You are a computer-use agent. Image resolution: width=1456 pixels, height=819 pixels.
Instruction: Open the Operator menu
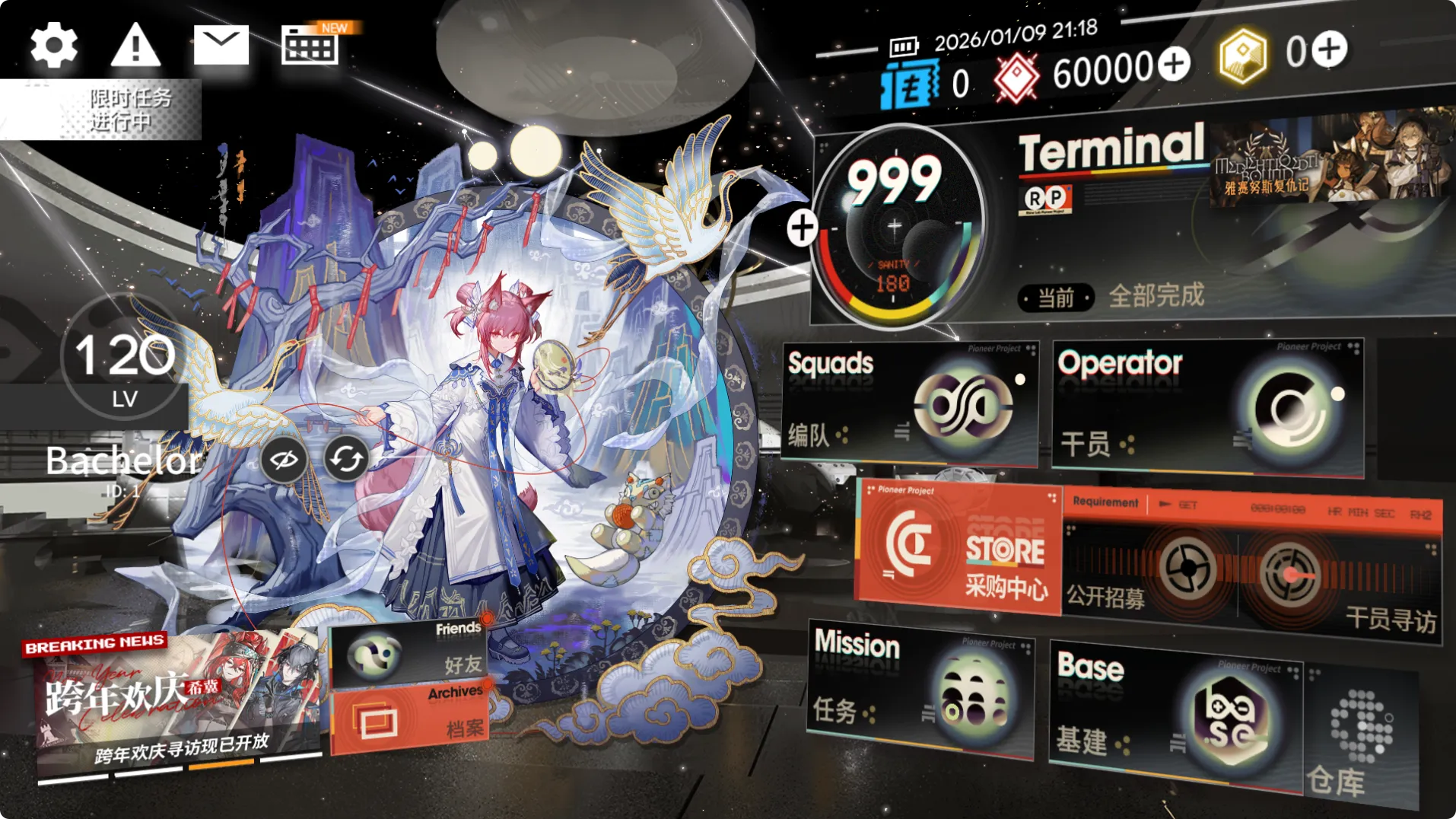point(1206,407)
